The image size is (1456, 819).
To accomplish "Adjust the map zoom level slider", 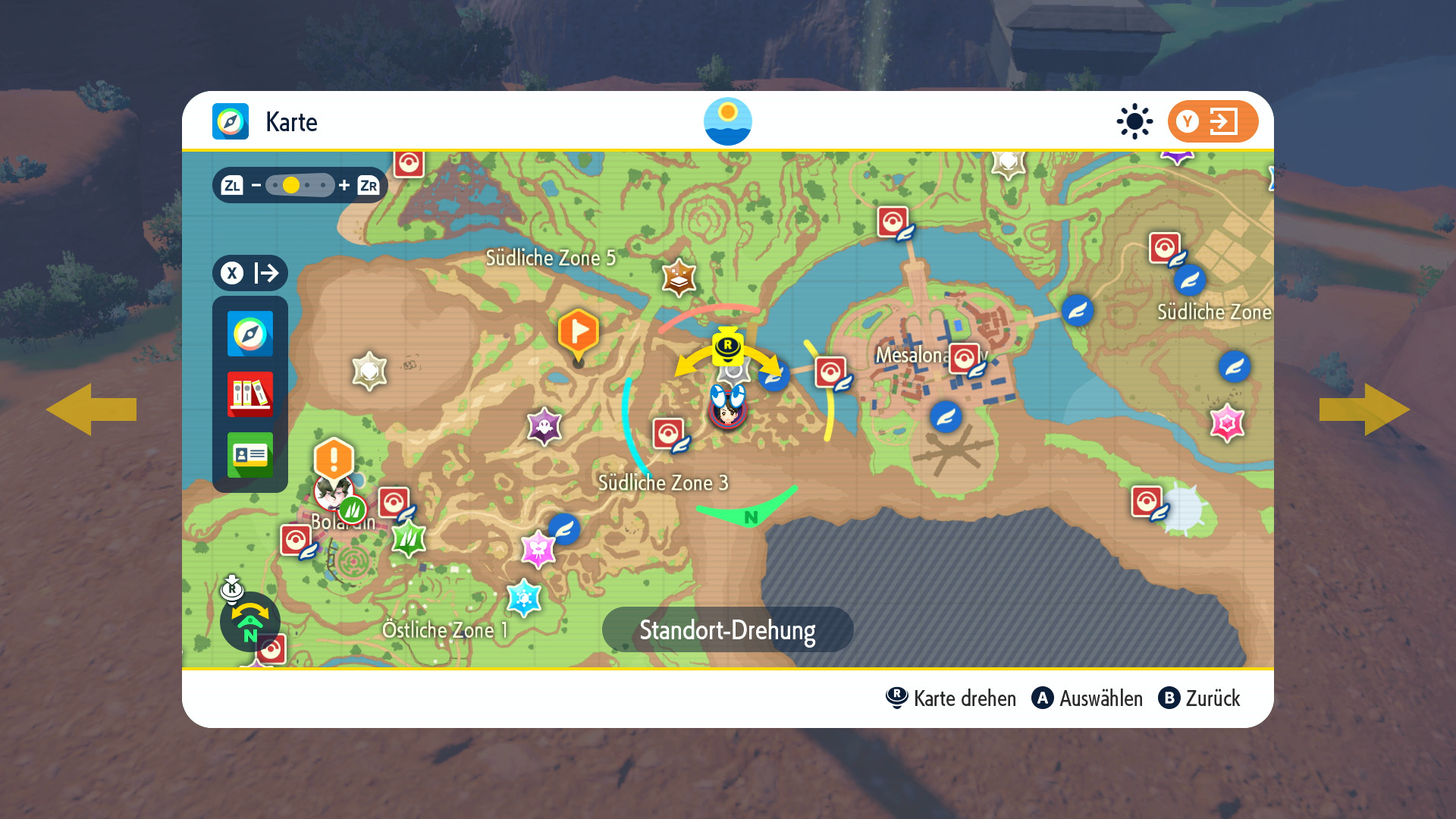I will pyautogui.click(x=300, y=185).
